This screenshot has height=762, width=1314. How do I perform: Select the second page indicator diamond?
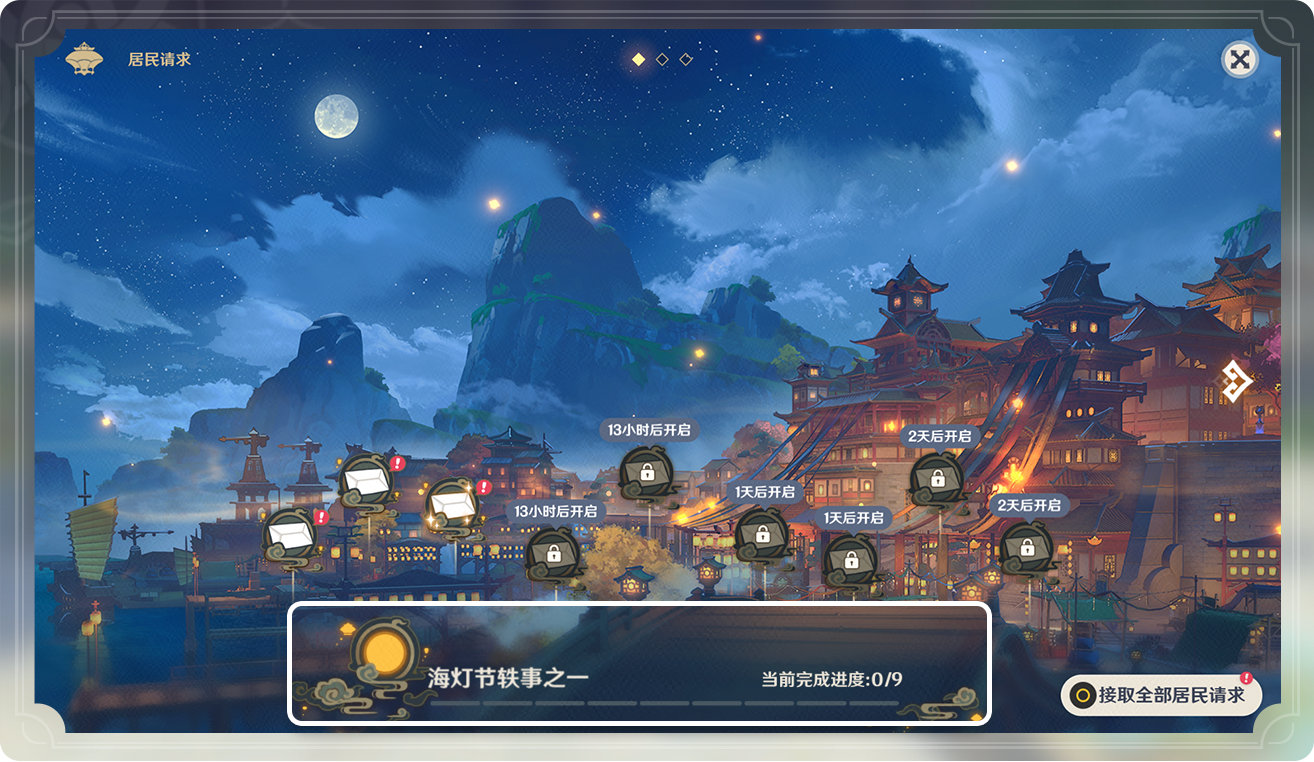click(x=661, y=58)
